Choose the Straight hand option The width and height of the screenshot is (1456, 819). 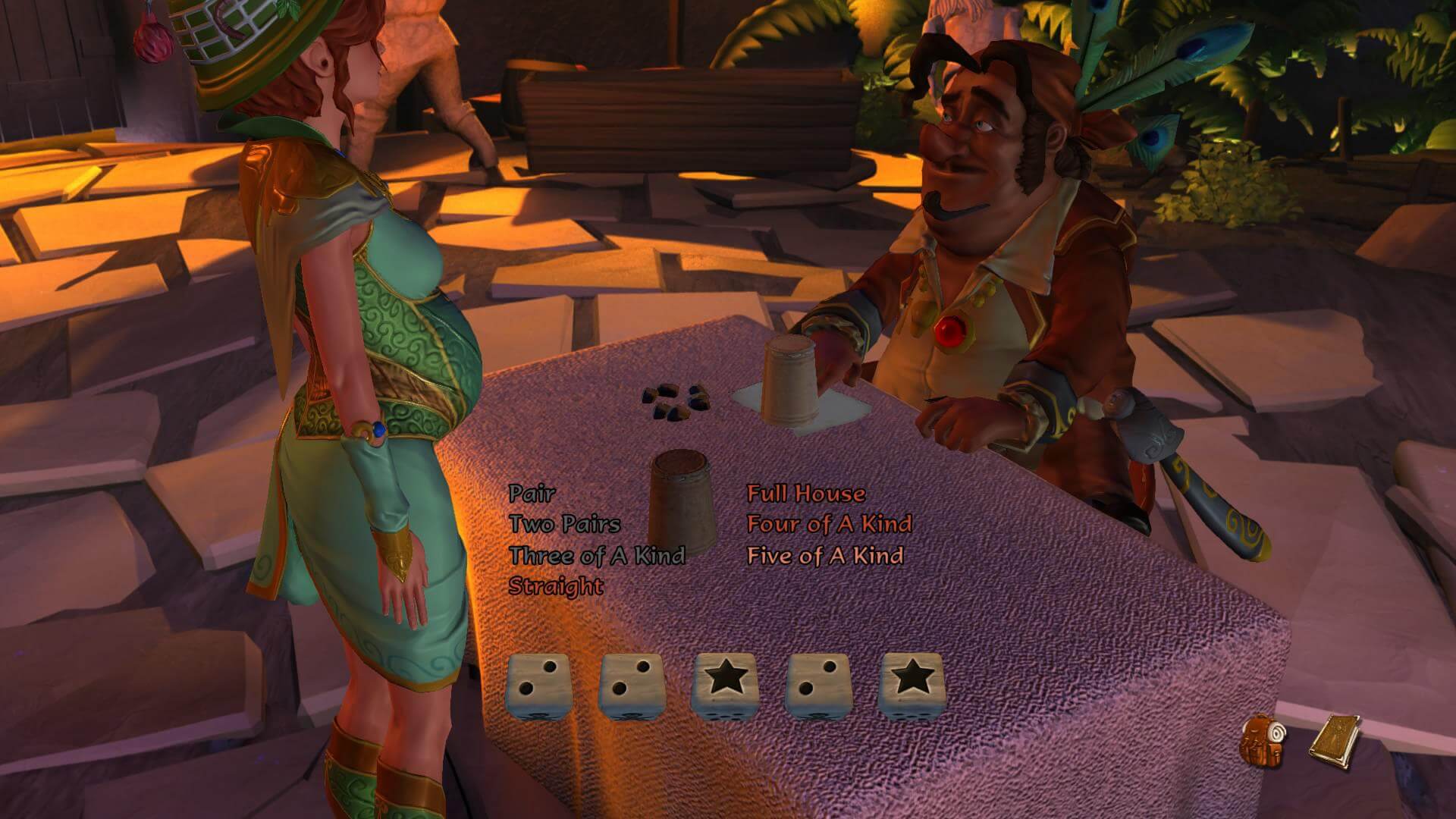click(556, 586)
